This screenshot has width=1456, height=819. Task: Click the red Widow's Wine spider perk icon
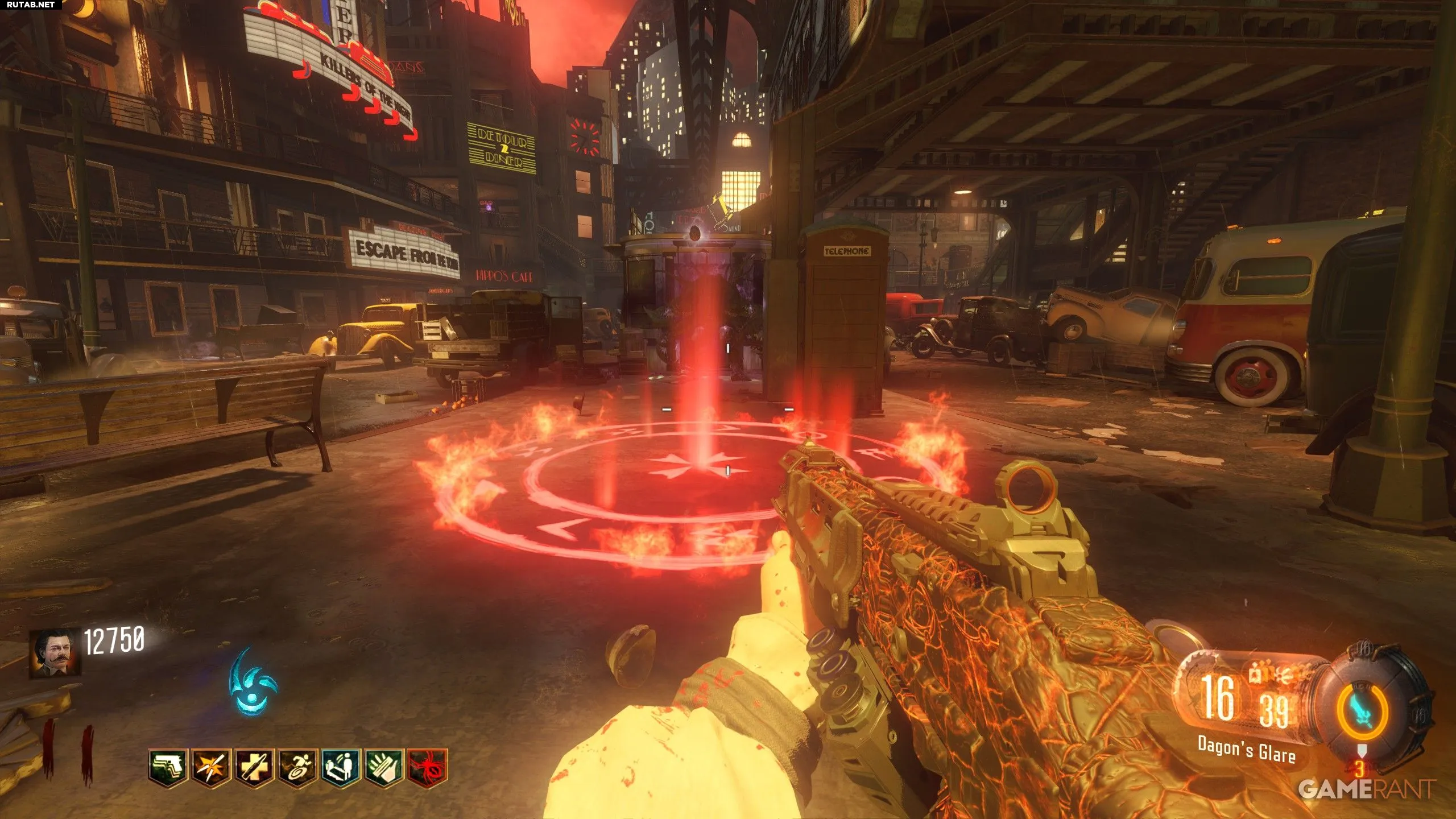(428, 768)
